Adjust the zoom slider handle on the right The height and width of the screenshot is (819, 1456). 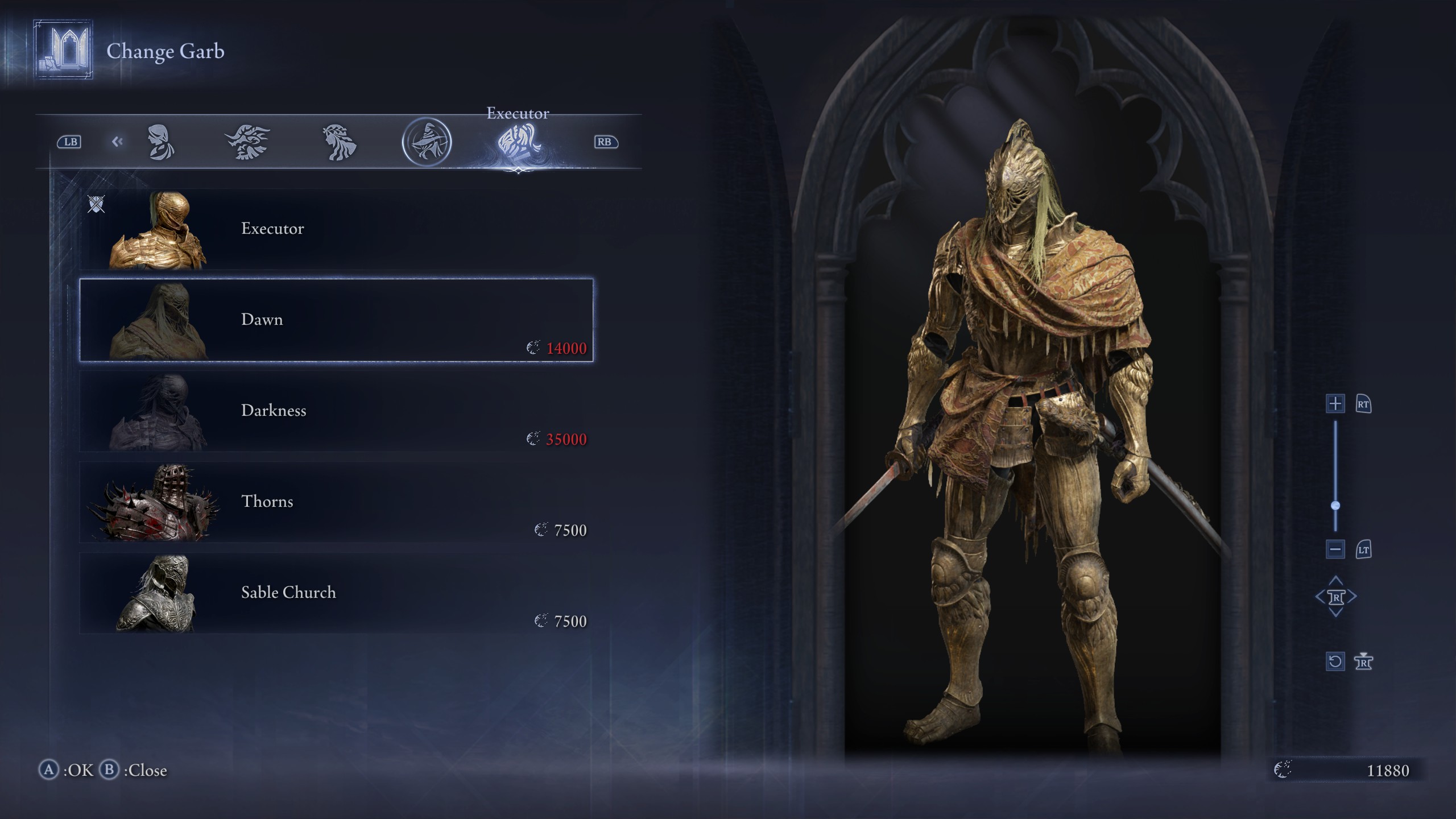pyautogui.click(x=1335, y=503)
